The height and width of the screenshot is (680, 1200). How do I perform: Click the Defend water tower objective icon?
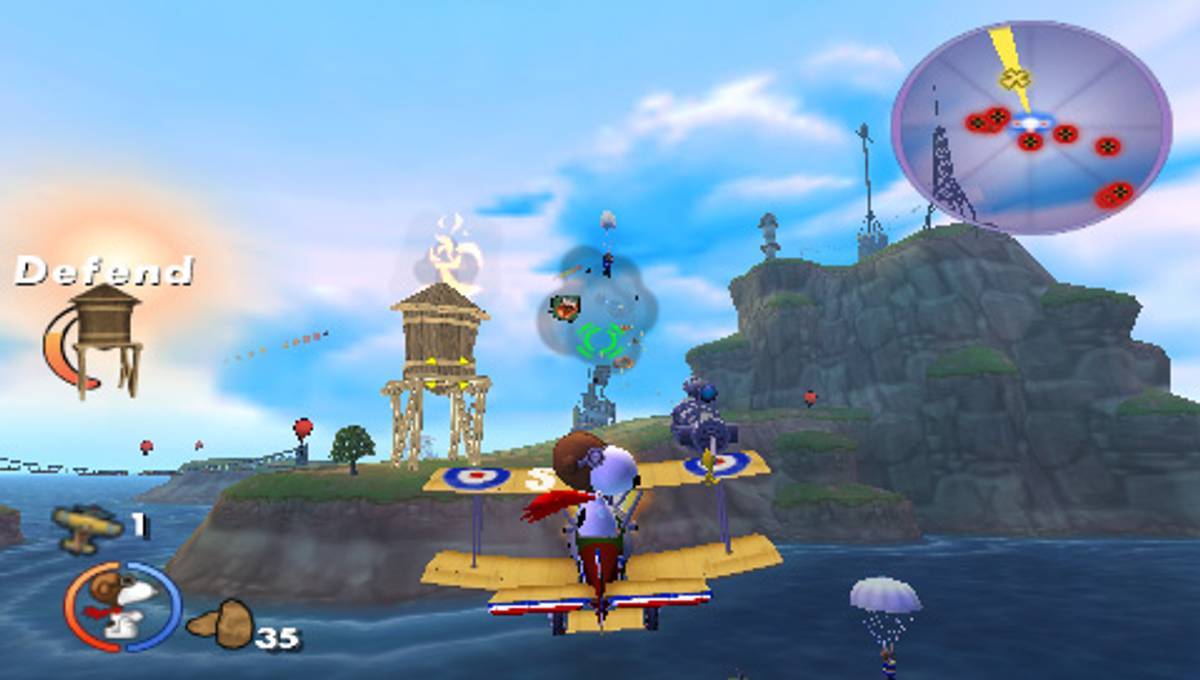(x=104, y=337)
